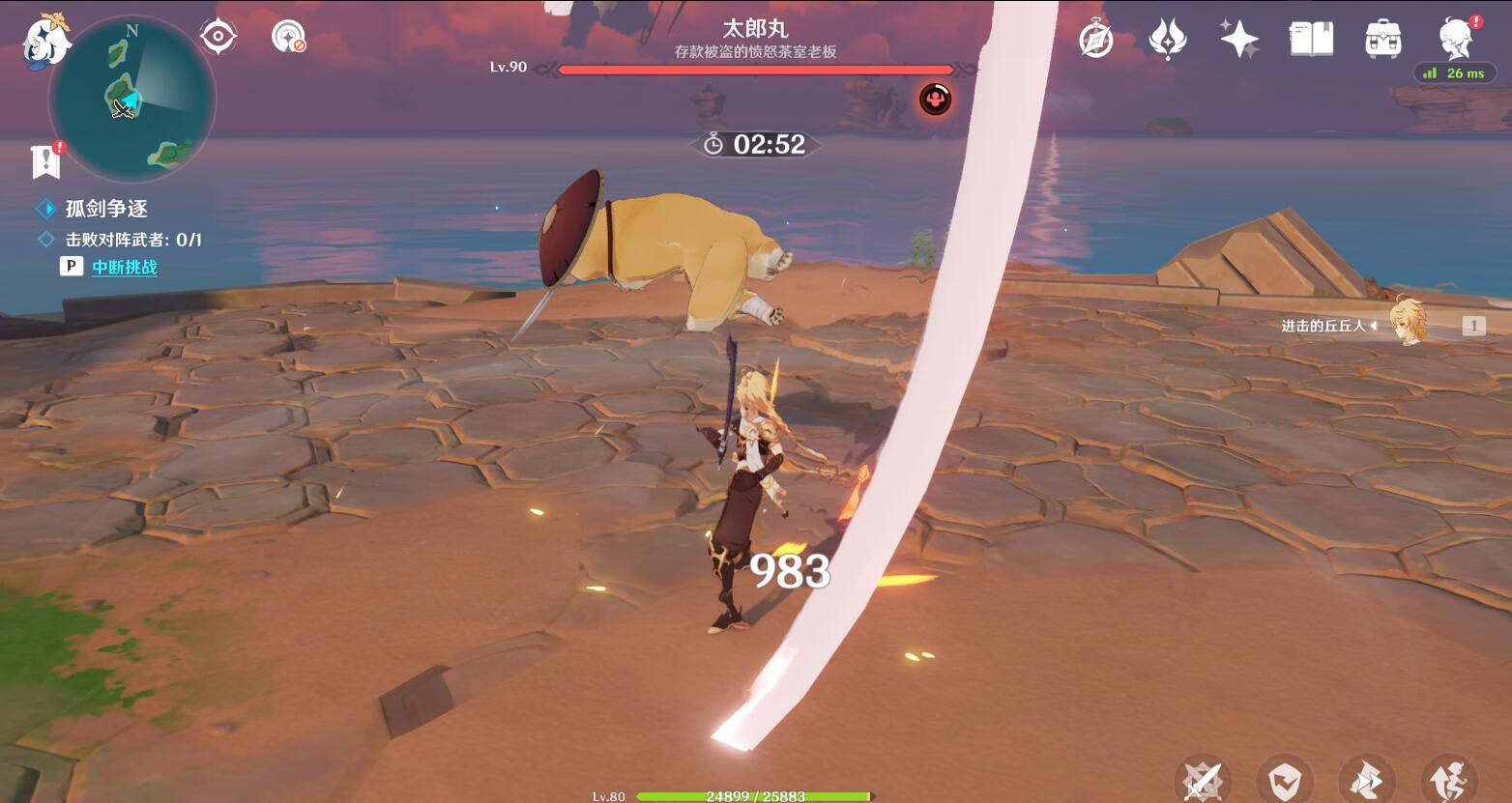The width and height of the screenshot is (1512, 803).
Task: Open the backpack inventory
Action: [1383, 40]
